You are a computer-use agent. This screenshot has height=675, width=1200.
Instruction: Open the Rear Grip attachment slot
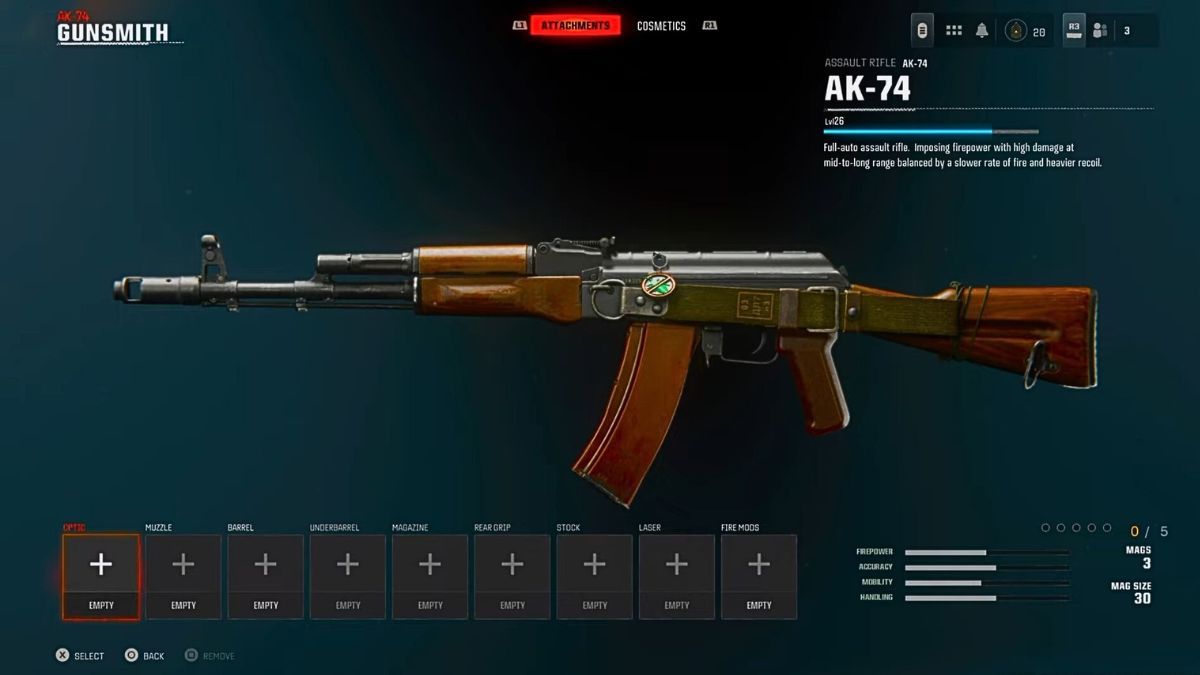512,575
